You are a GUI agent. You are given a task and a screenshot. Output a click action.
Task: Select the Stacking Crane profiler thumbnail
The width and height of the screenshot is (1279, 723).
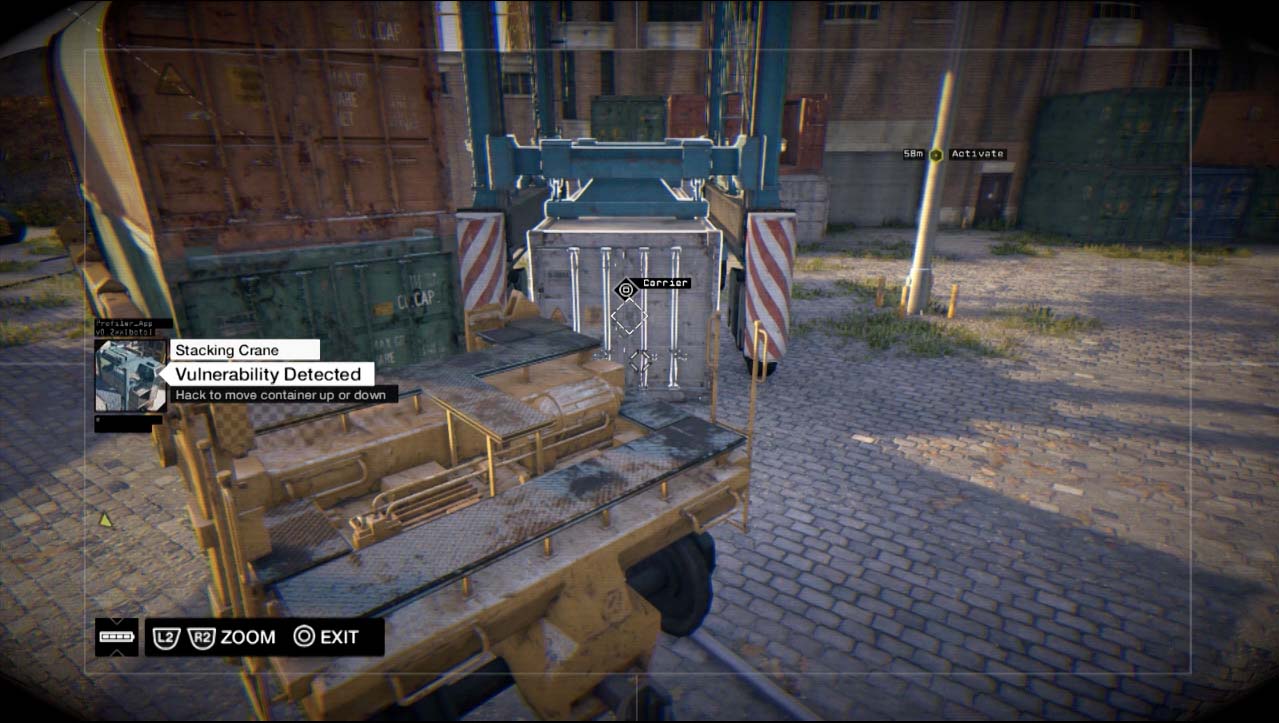130,375
